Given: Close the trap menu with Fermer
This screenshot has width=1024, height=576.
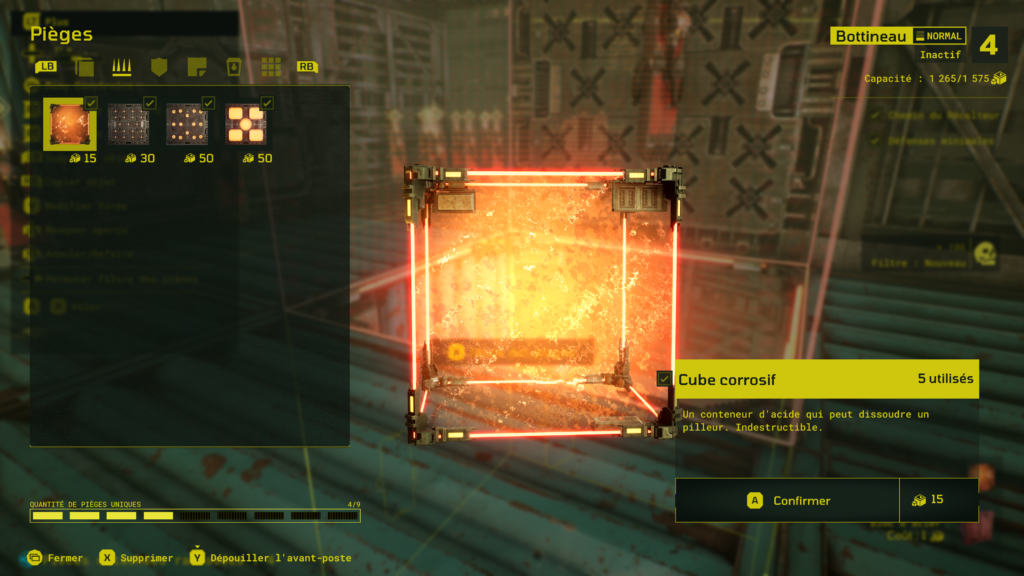Looking at the screenshot, I should click(x=56, y=558).
